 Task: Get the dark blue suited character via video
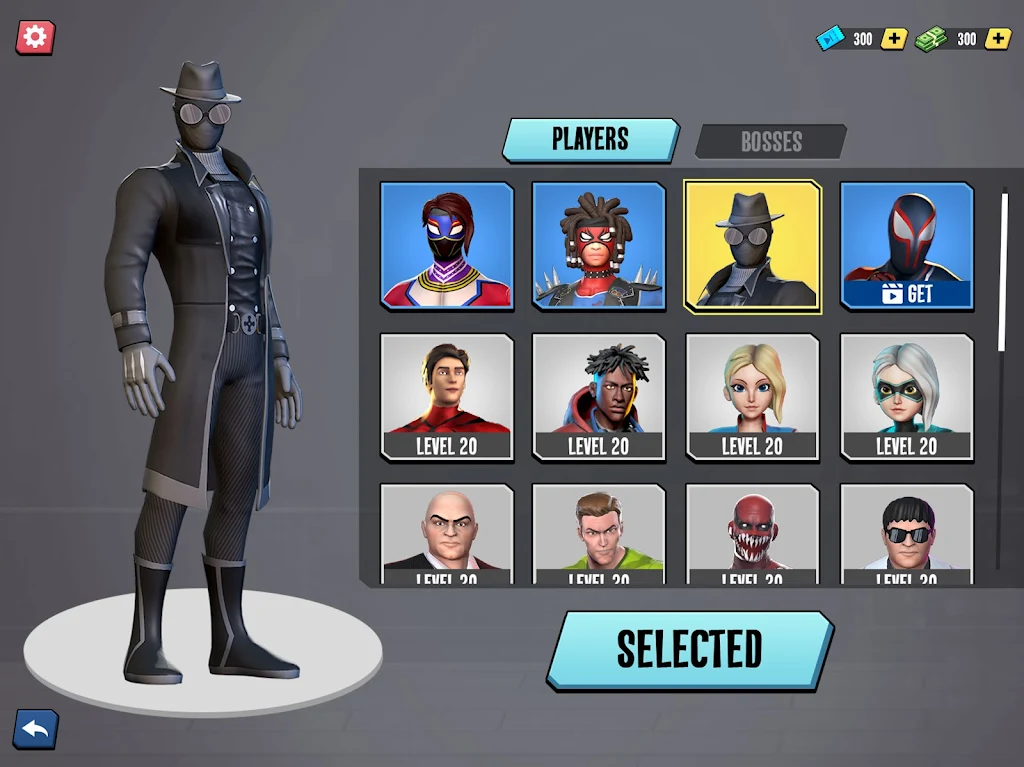(x=906, y=245)
